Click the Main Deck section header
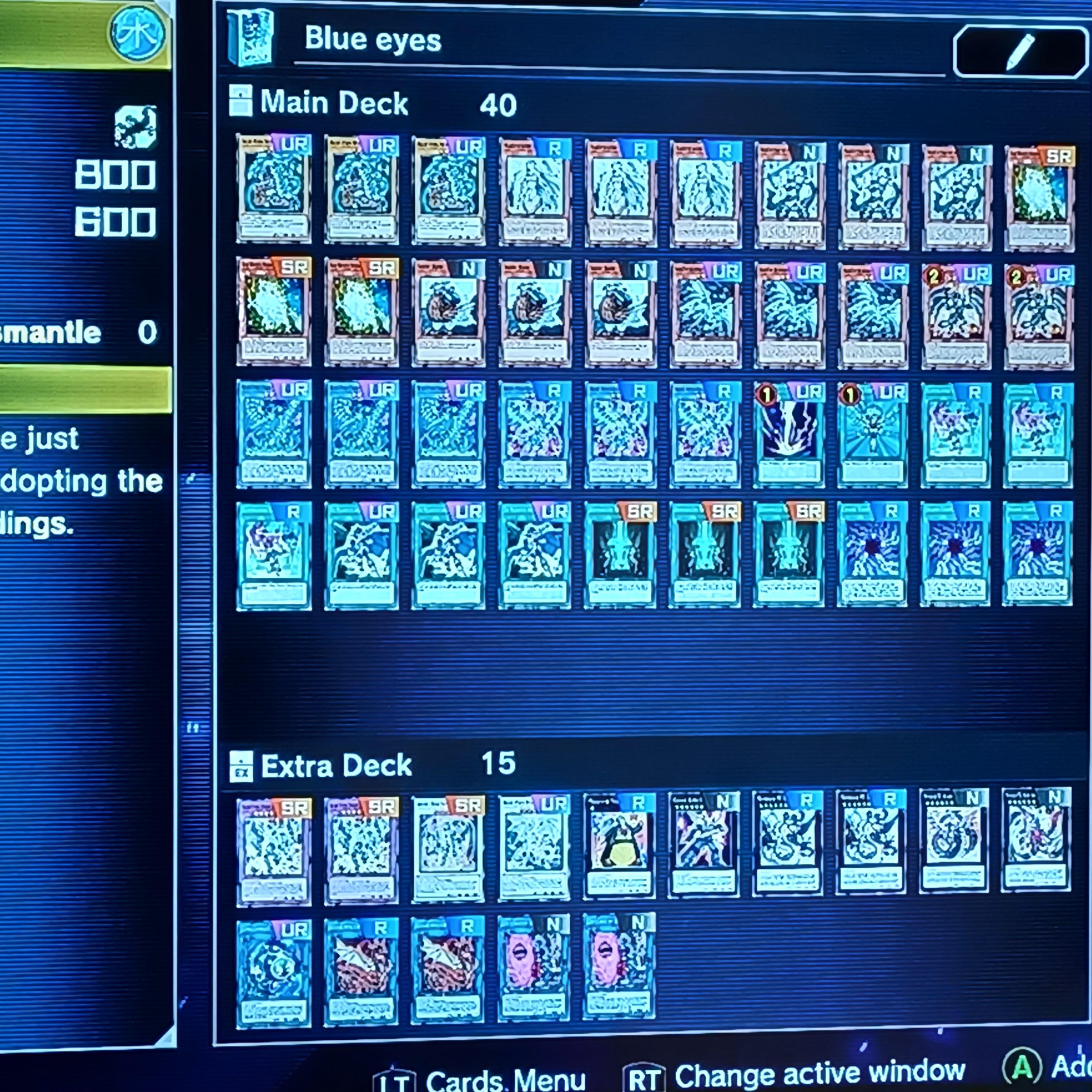 (x=334, y=103)
